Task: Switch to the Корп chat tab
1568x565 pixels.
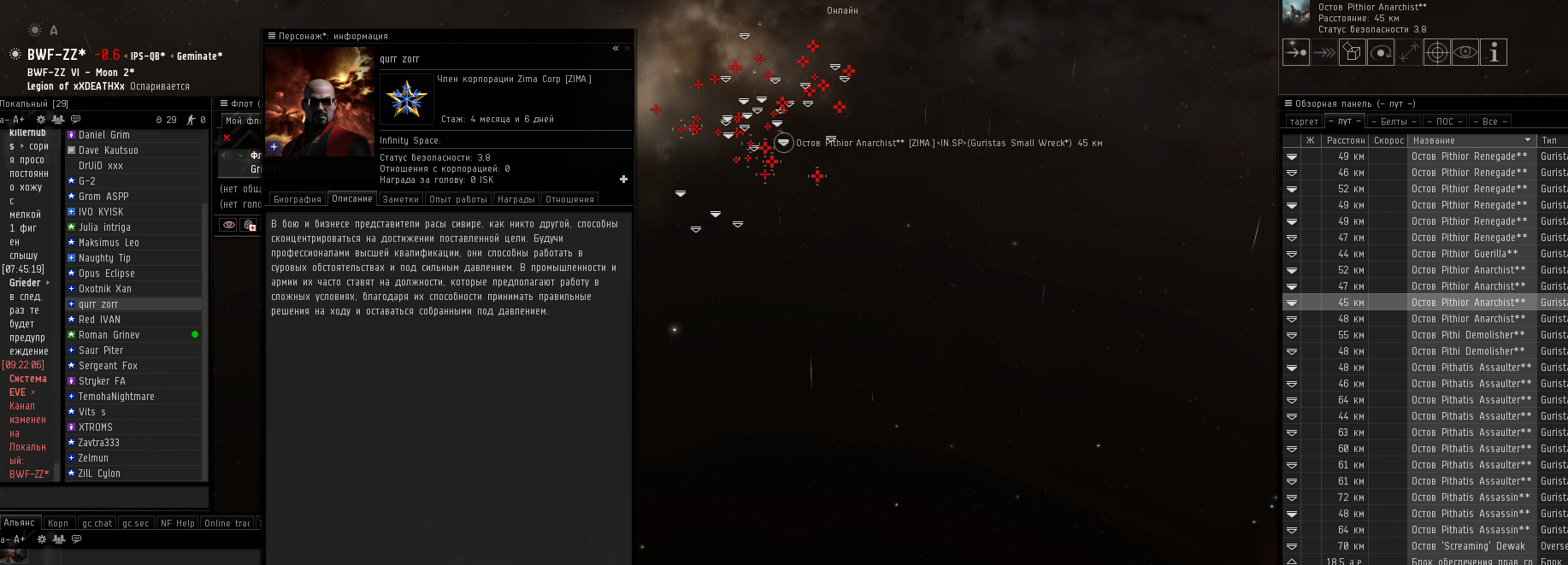Action: click(x=58, y=523)
